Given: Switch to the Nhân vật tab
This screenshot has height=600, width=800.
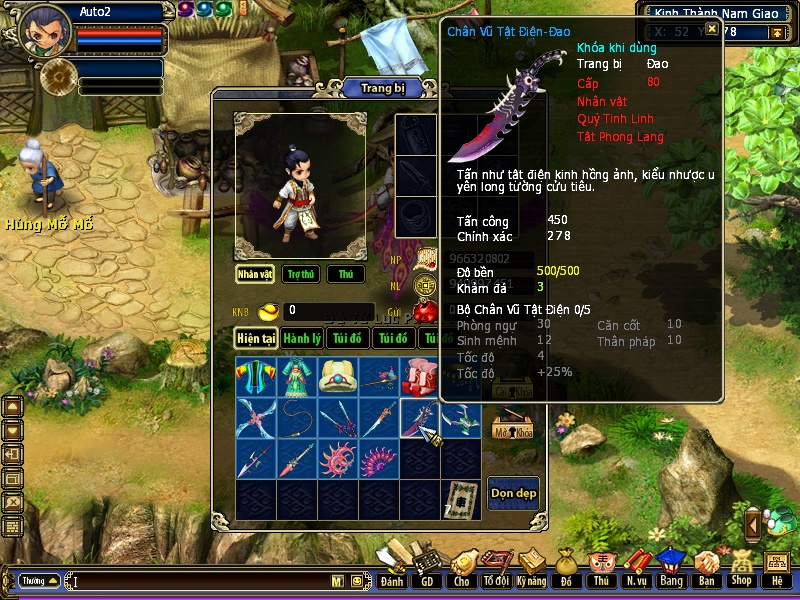Looking at the screenshot, I should [x=255, y=274].
